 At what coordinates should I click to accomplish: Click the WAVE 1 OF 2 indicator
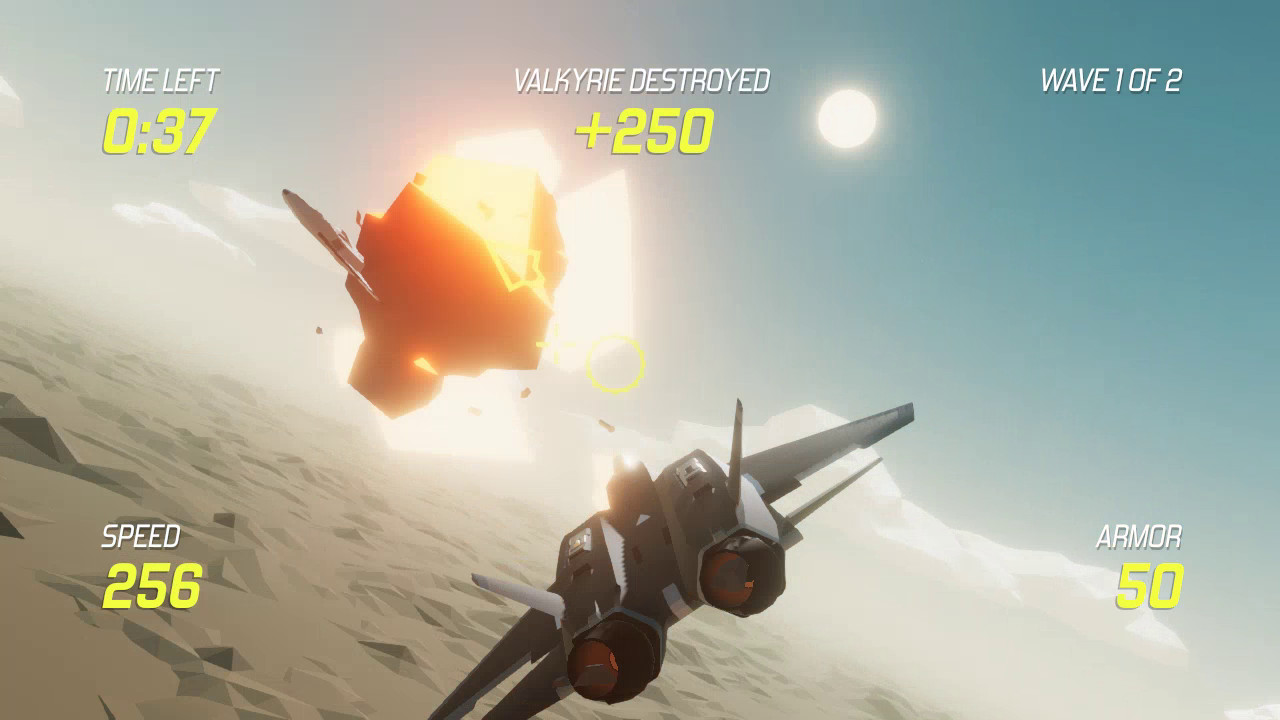(1113, 78)
